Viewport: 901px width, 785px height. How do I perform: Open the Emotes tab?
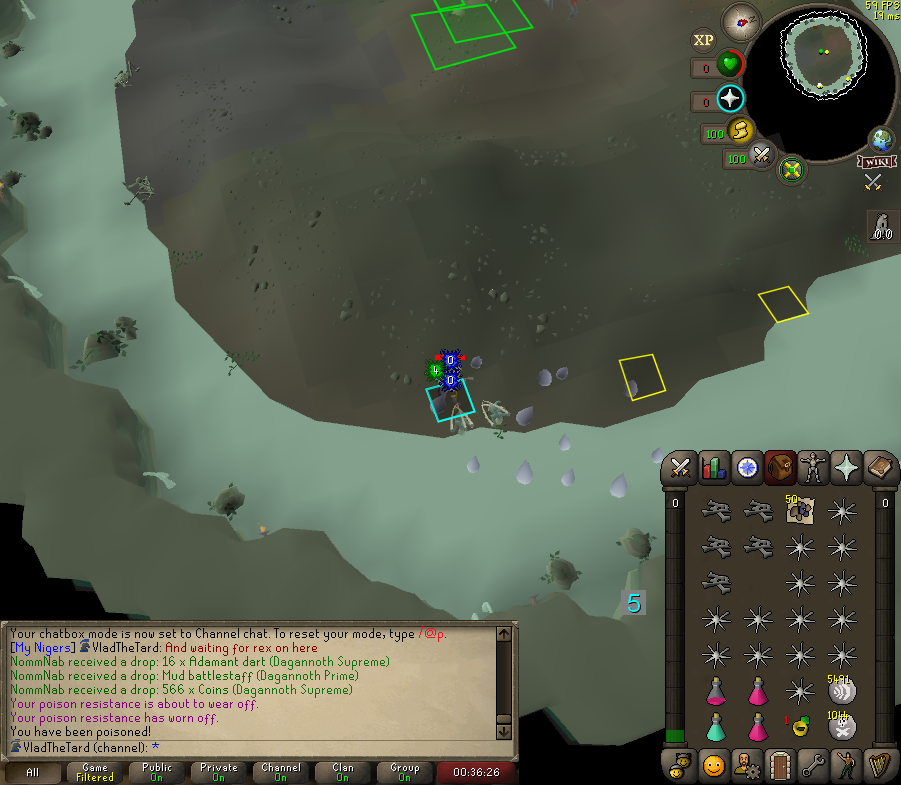[x=847, y=765]
